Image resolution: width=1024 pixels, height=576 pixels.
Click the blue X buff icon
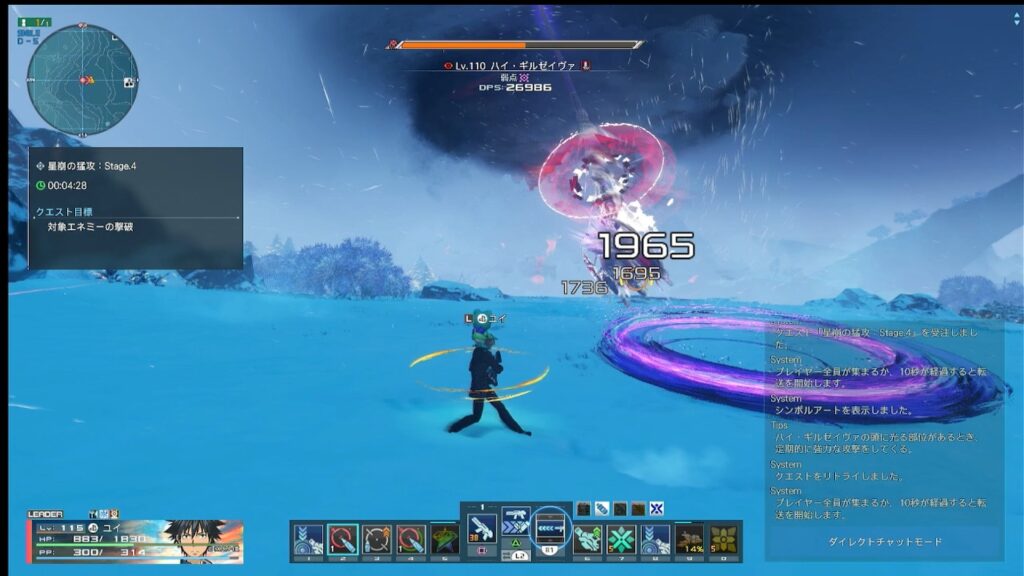(656, 509)
